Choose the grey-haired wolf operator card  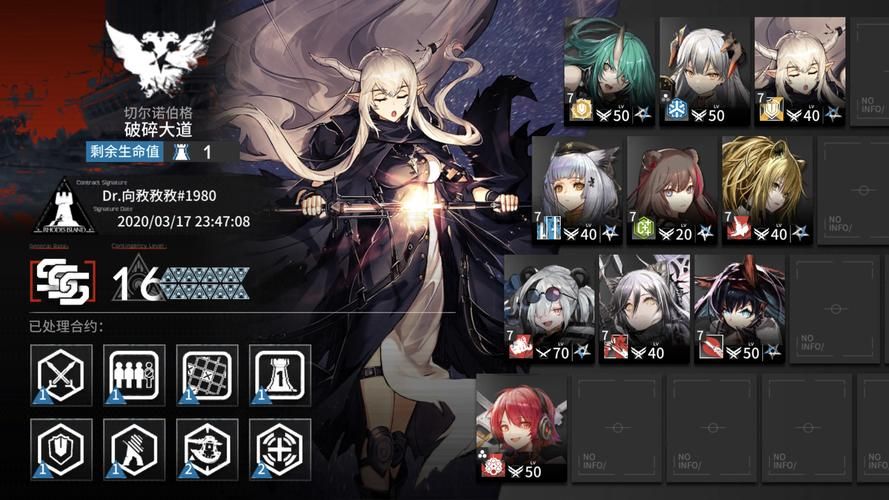(645, 308)
